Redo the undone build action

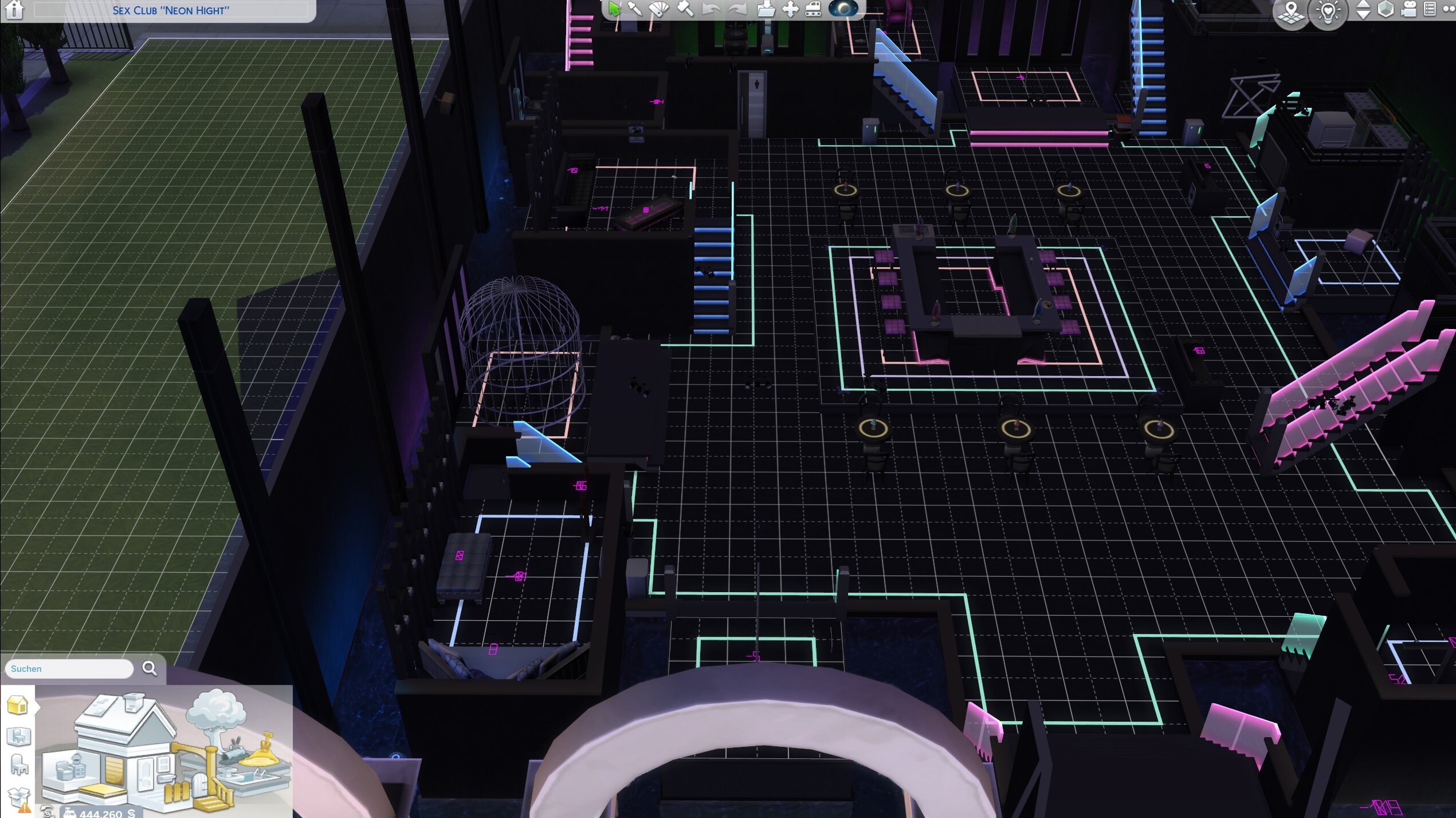point(737,9)
